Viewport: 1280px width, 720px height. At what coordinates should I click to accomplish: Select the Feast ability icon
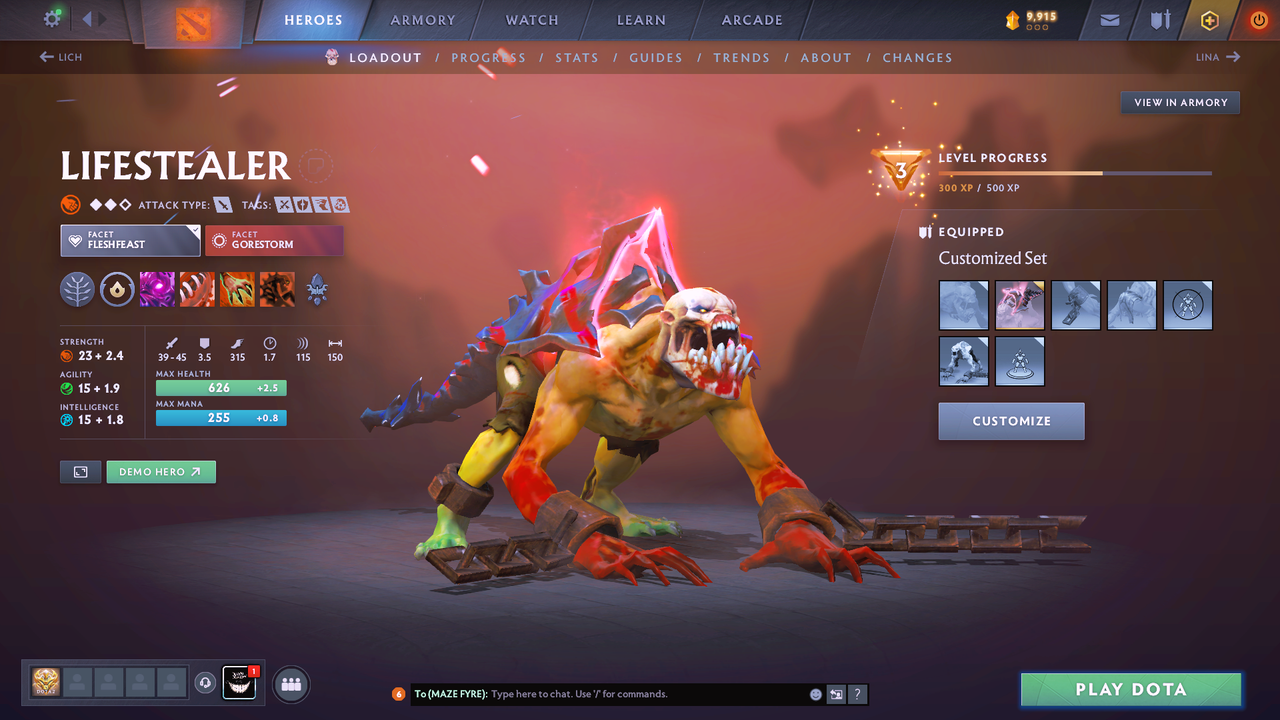pos(197,289)
